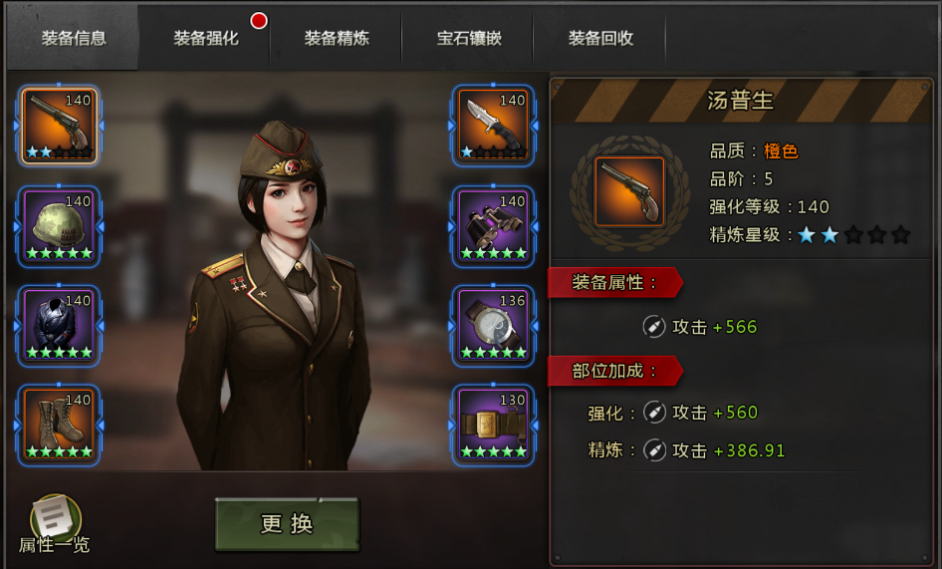Pick the belt equipment slot

point(493,425)
